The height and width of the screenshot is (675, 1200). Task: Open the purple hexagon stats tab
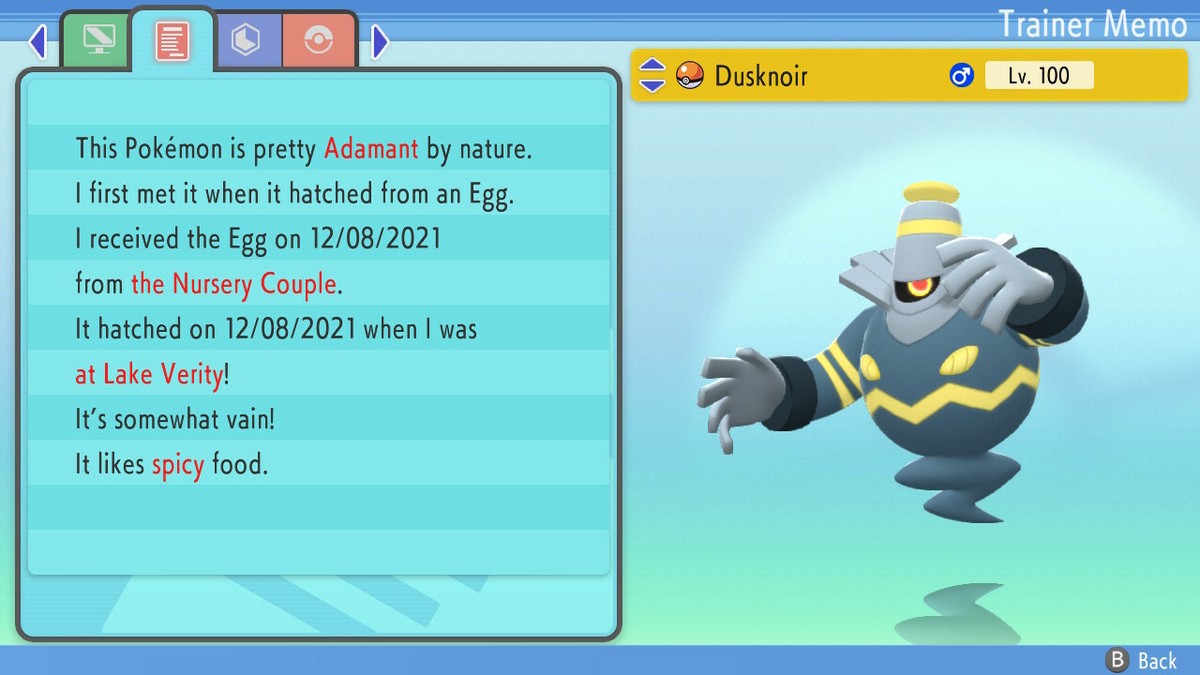[246, 40]
